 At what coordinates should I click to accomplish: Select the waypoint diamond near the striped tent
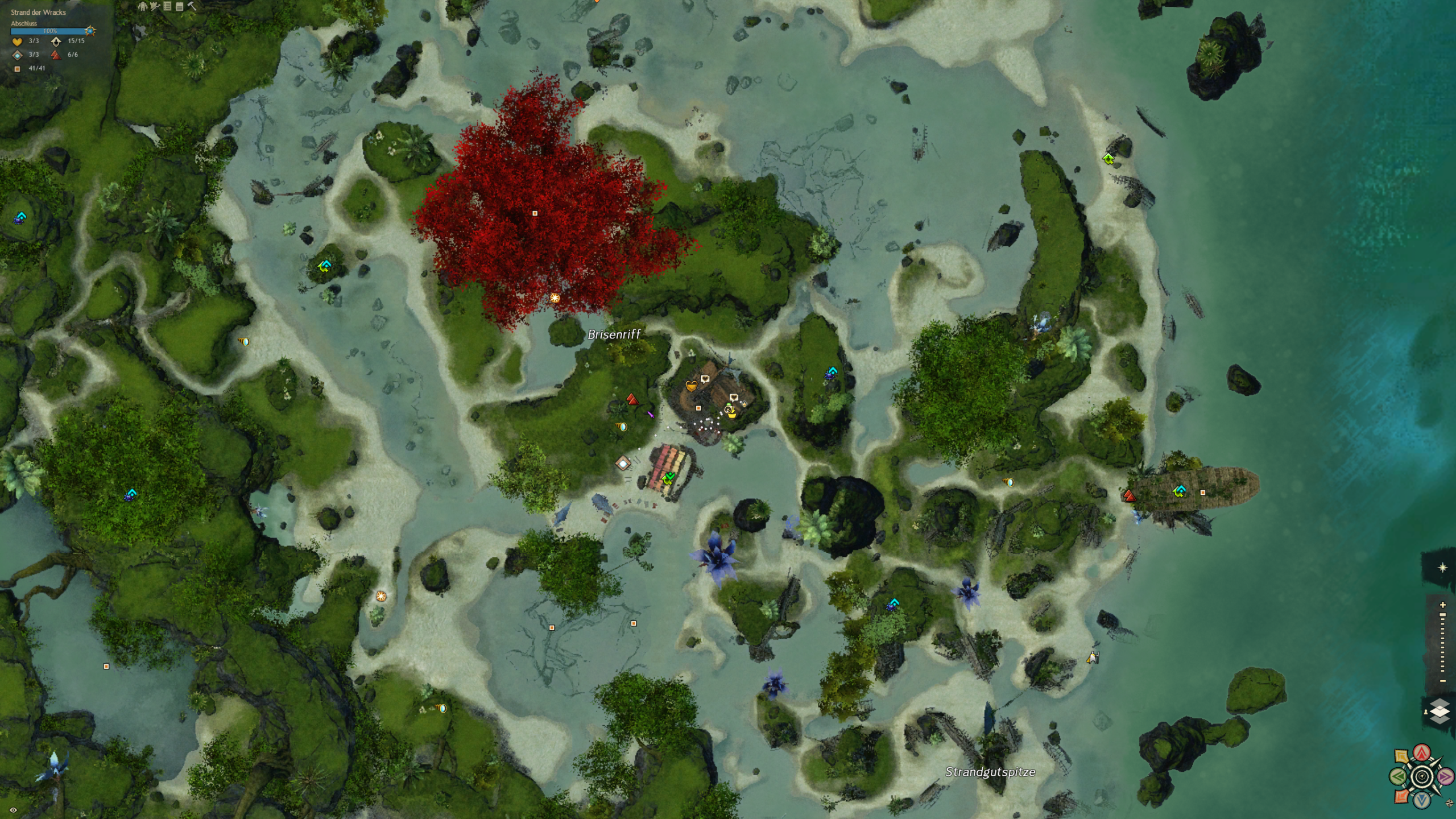pos(623,464)
